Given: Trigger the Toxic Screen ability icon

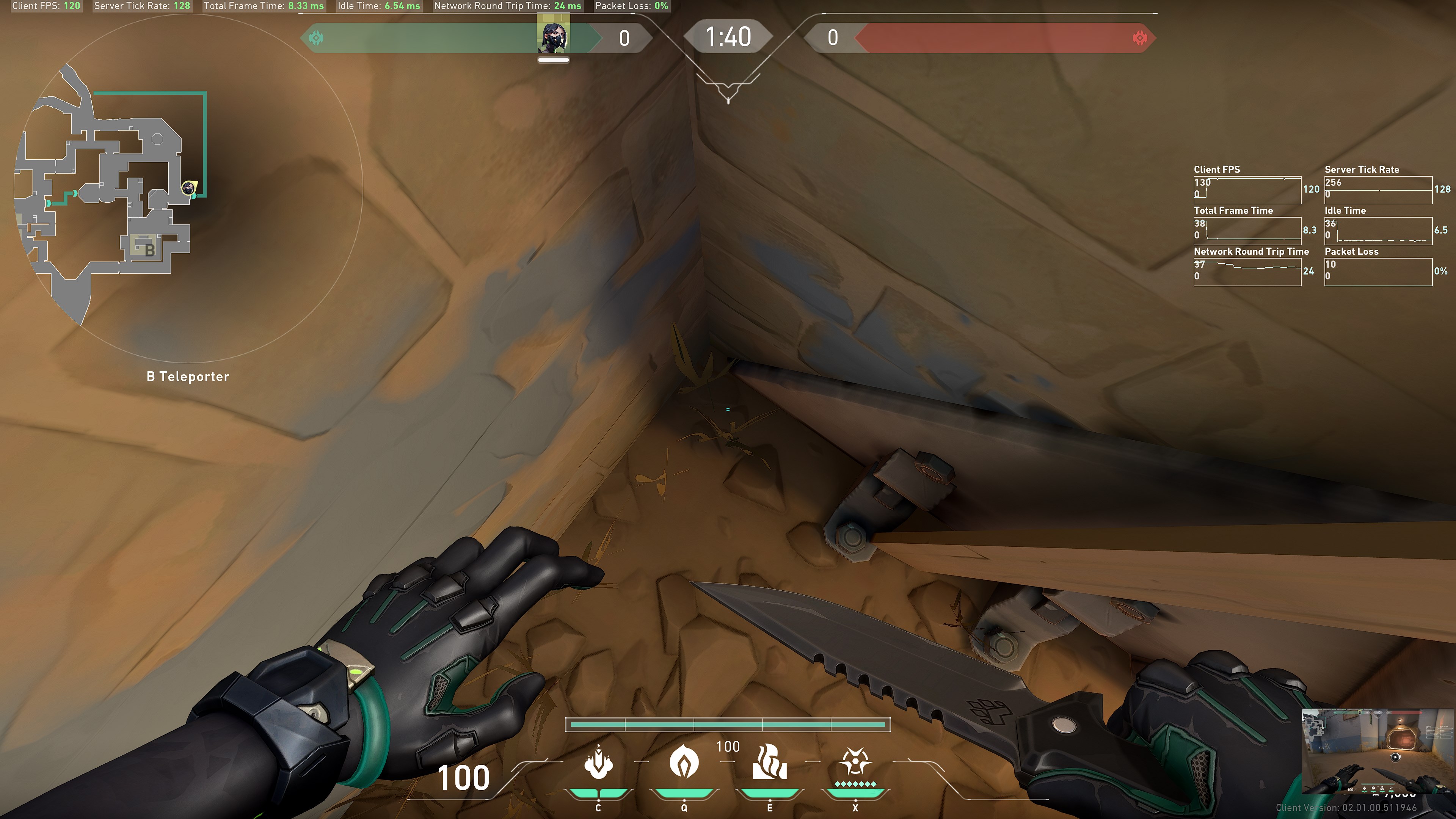Looking at the screenshot, I should click(x=769, y=761).
